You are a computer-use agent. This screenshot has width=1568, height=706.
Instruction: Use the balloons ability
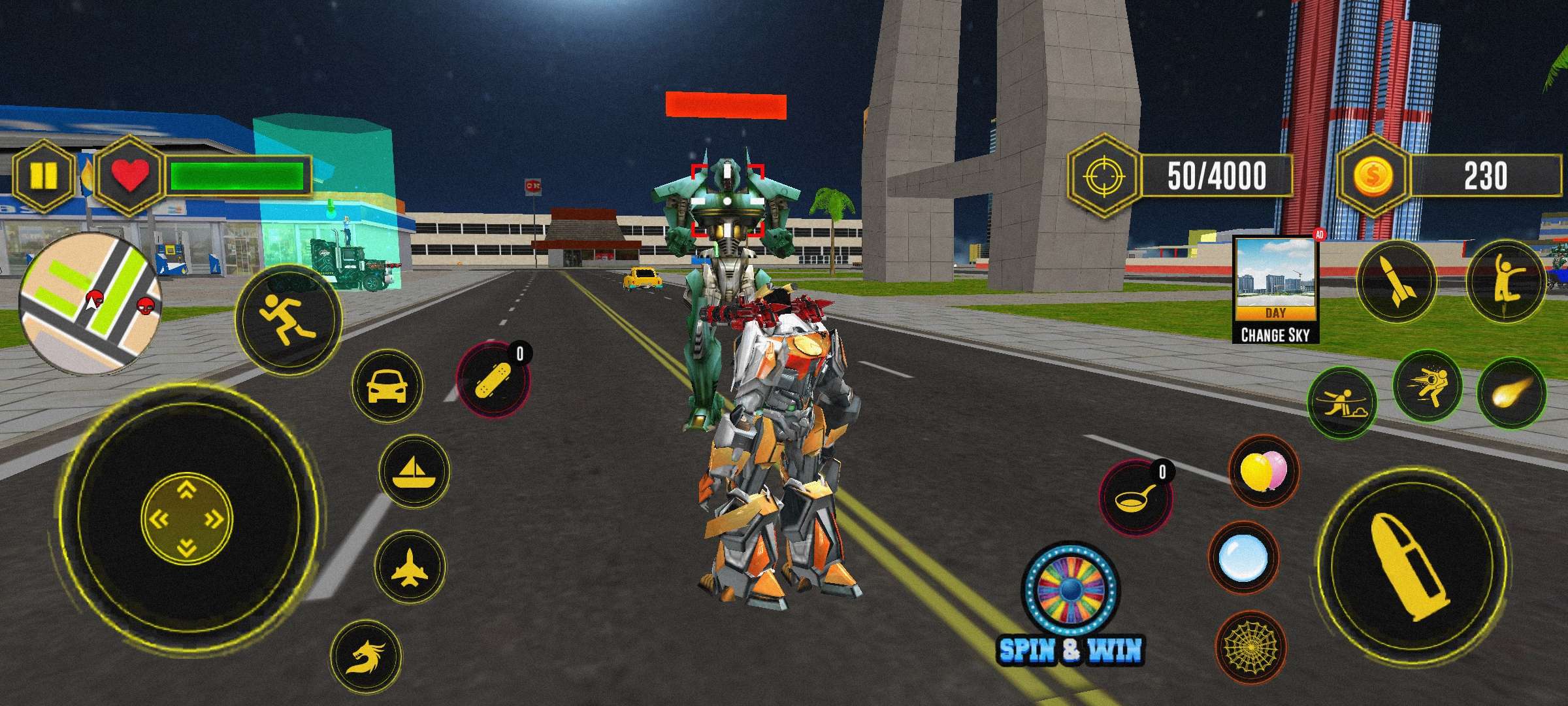click(1264, 471)
